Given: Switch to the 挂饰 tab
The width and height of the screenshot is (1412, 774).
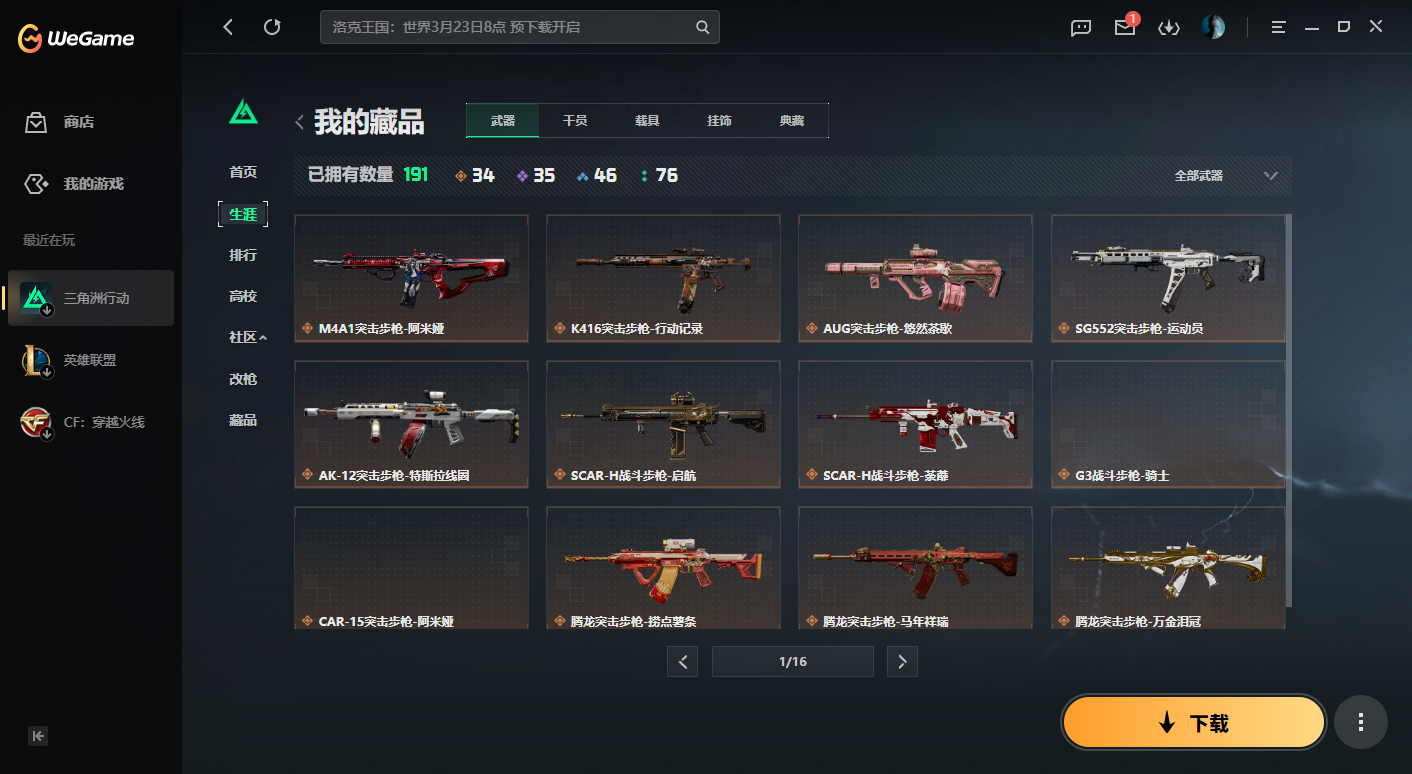Looking at the screenshot, I should coord(720,120).
